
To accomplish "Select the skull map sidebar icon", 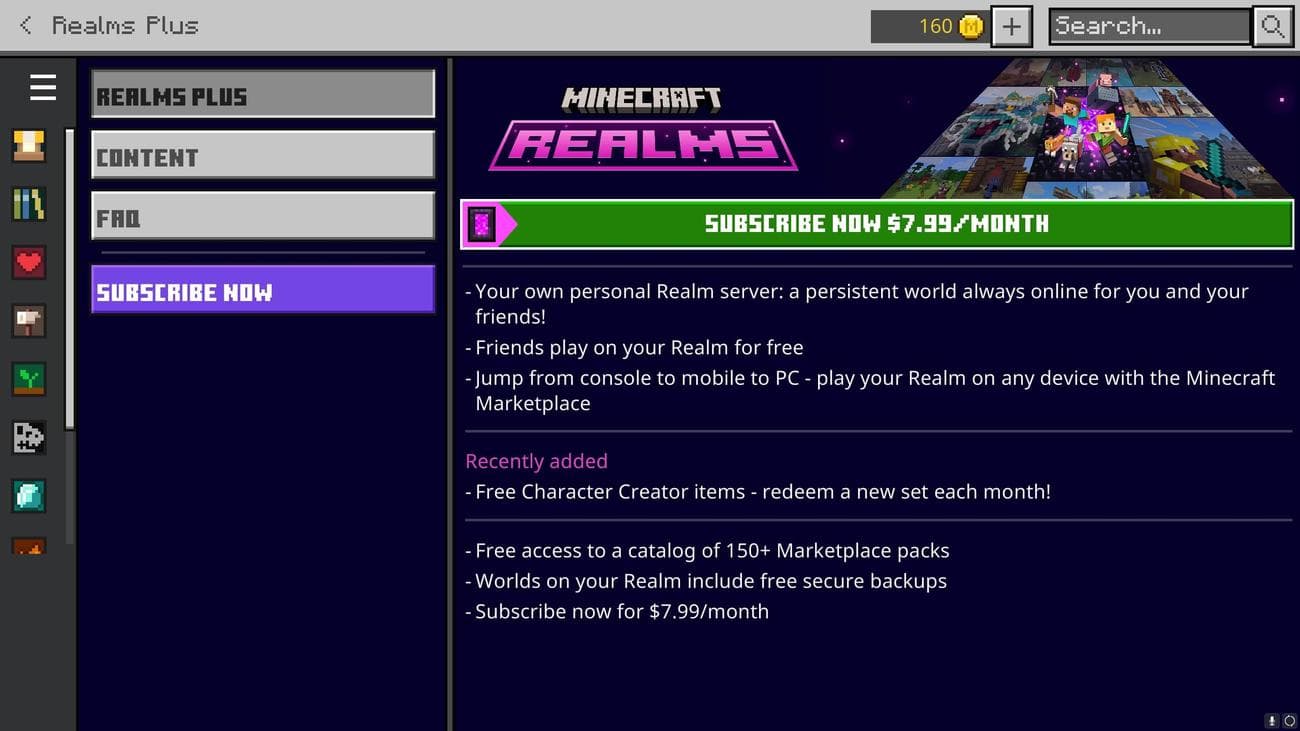I will tap(28, 437).
